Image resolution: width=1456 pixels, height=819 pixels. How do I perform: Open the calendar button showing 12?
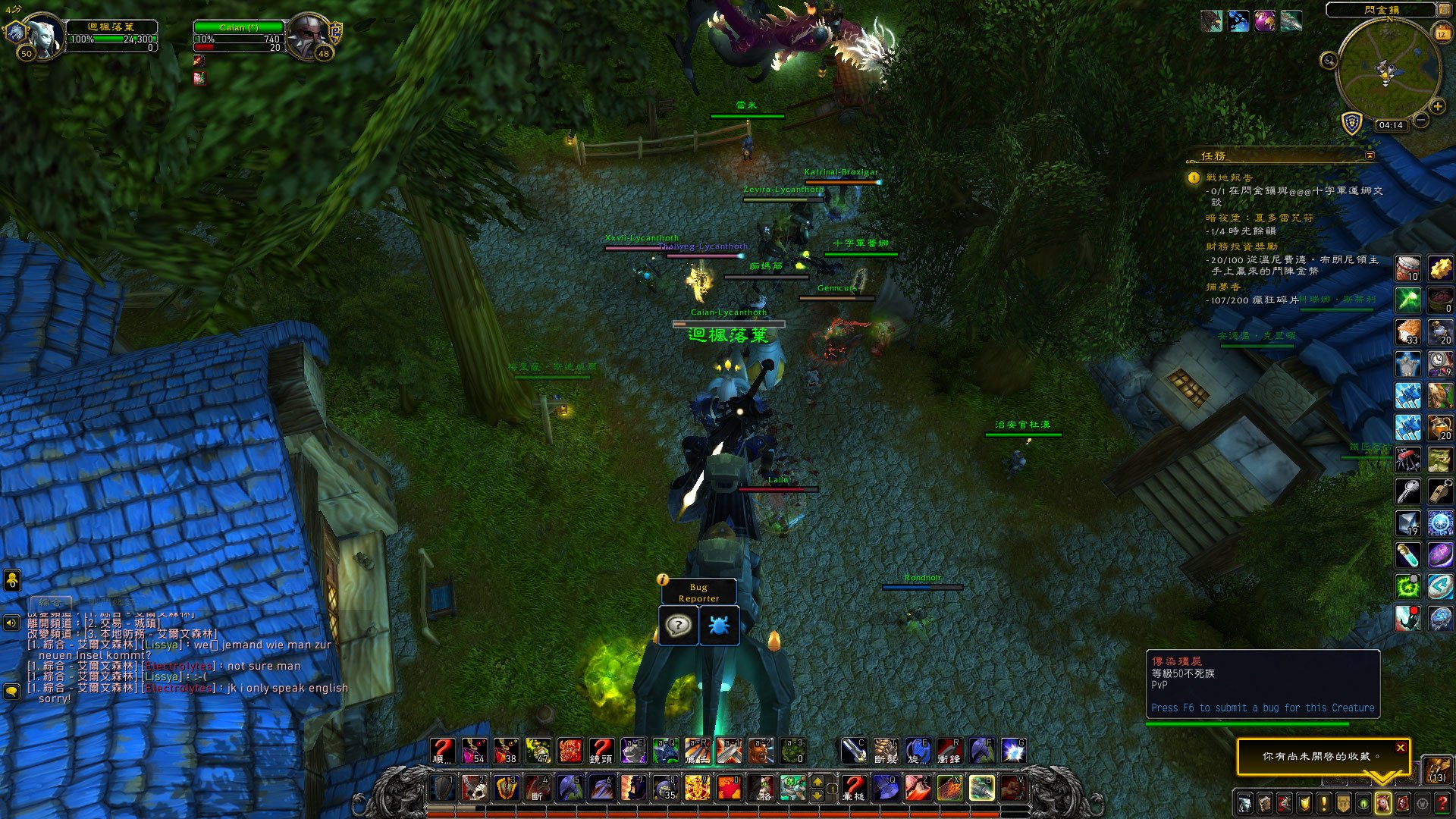pyautogui.click(x=1442, y=33)
